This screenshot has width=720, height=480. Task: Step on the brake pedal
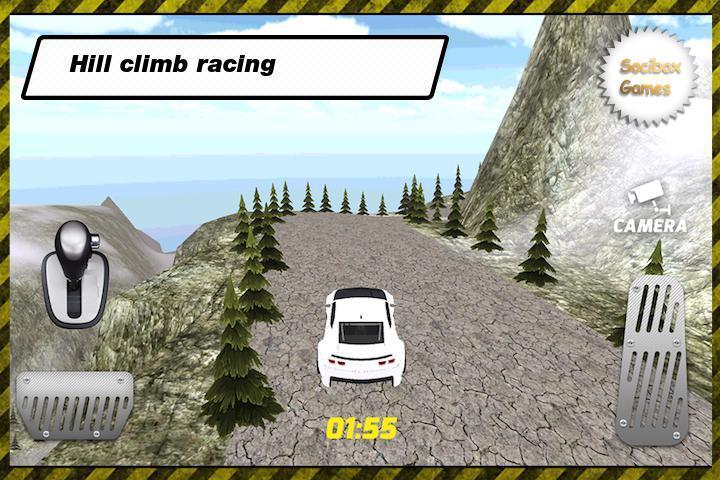pos(74,404)
